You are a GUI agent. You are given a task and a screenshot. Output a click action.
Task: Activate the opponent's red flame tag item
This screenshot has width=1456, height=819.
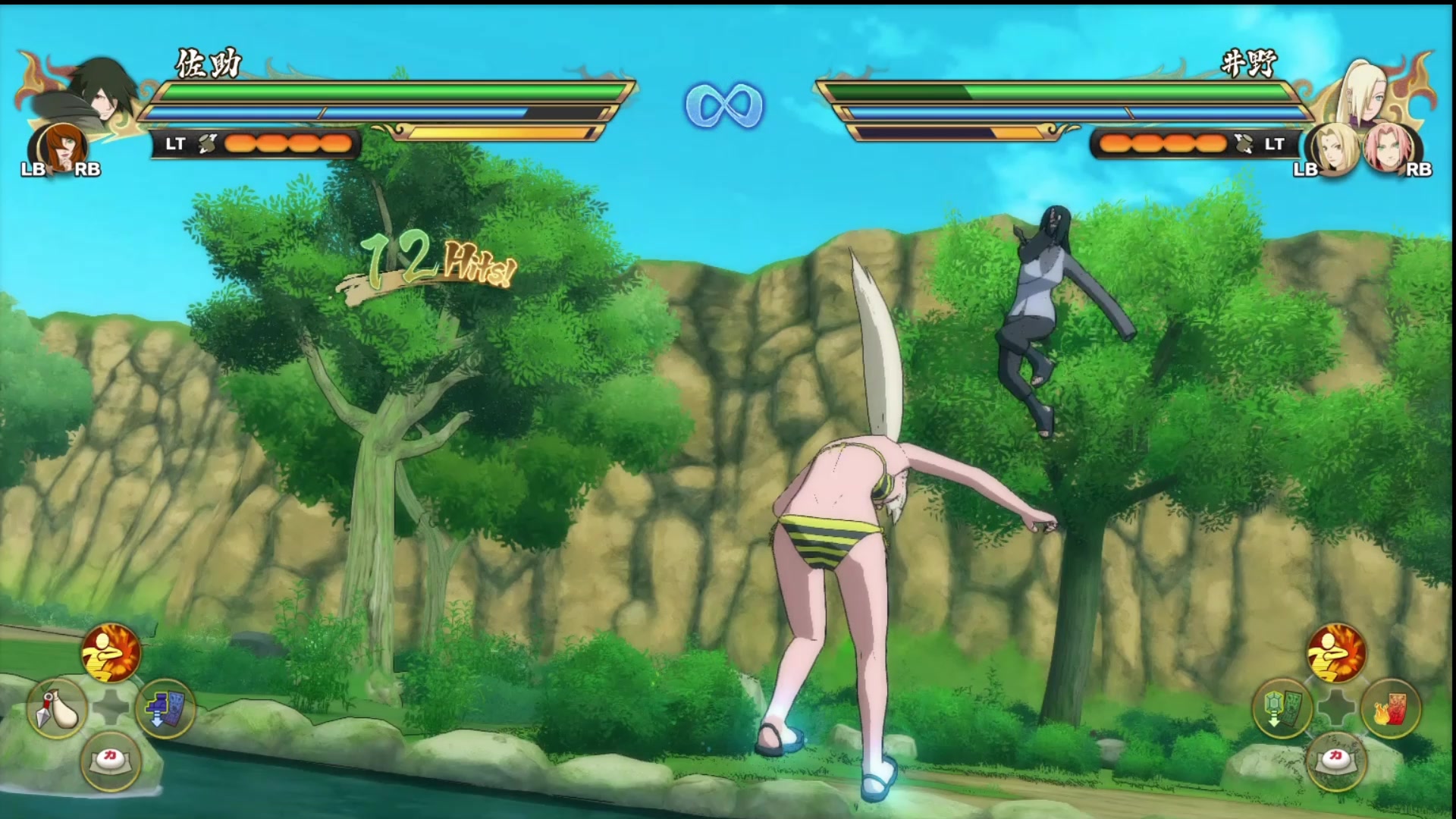pos(1390,708)
